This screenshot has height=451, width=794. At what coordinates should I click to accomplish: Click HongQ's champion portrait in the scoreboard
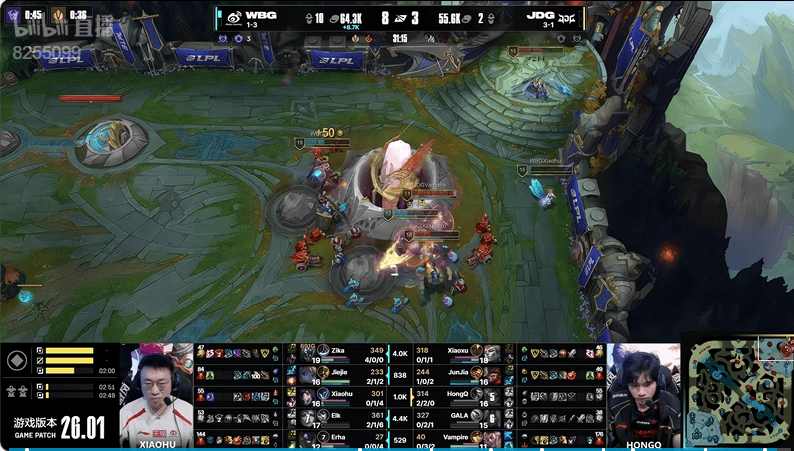[x=491, y=396]
